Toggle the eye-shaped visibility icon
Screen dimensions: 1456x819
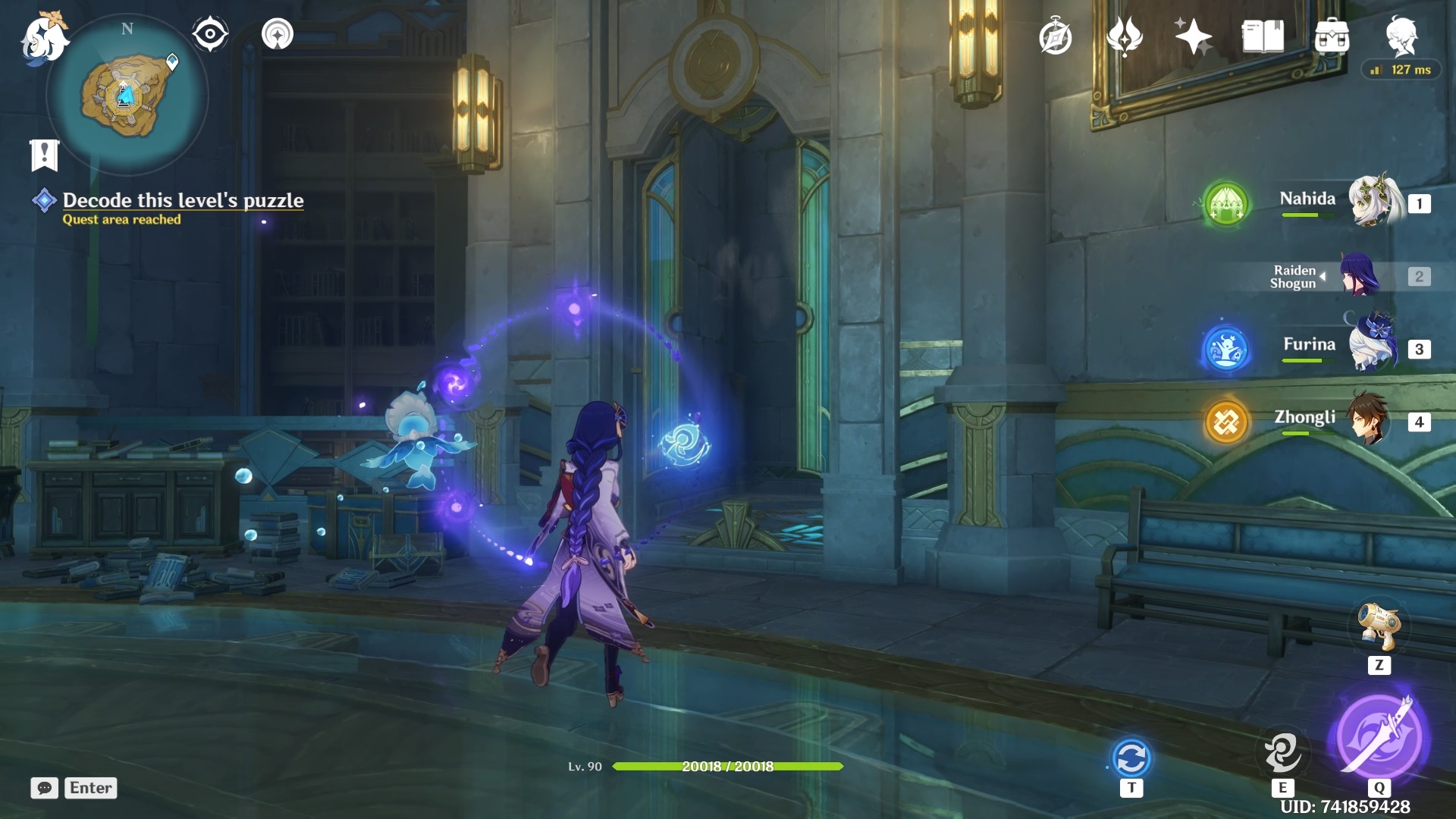(x=210, y=34)
